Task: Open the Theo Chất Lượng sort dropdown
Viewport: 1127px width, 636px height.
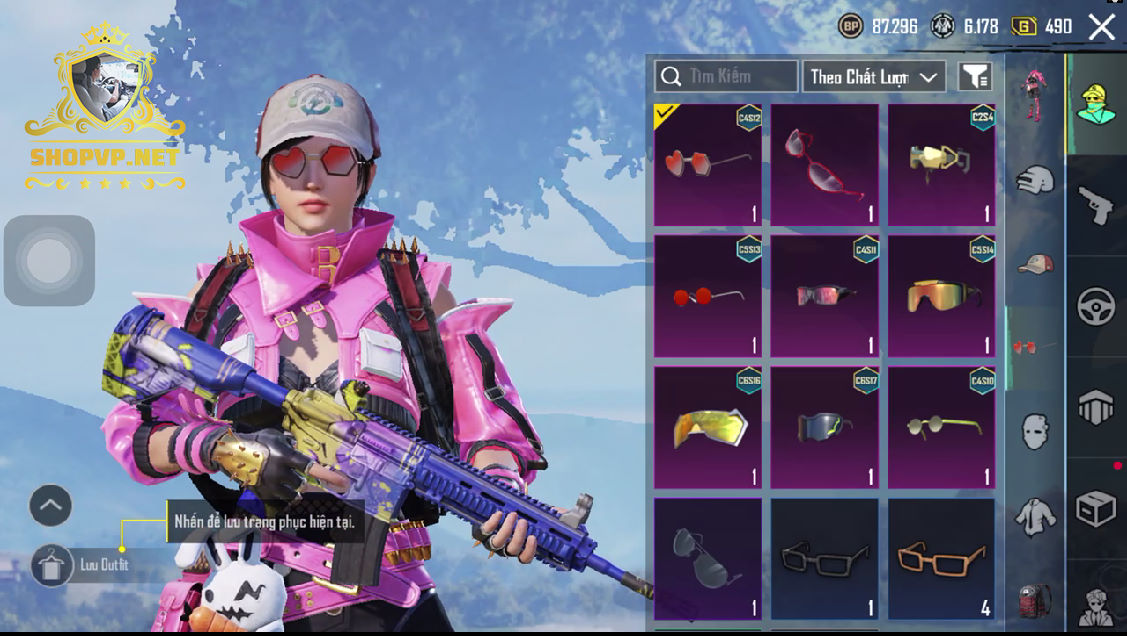Action: click(x=873, y=77)
